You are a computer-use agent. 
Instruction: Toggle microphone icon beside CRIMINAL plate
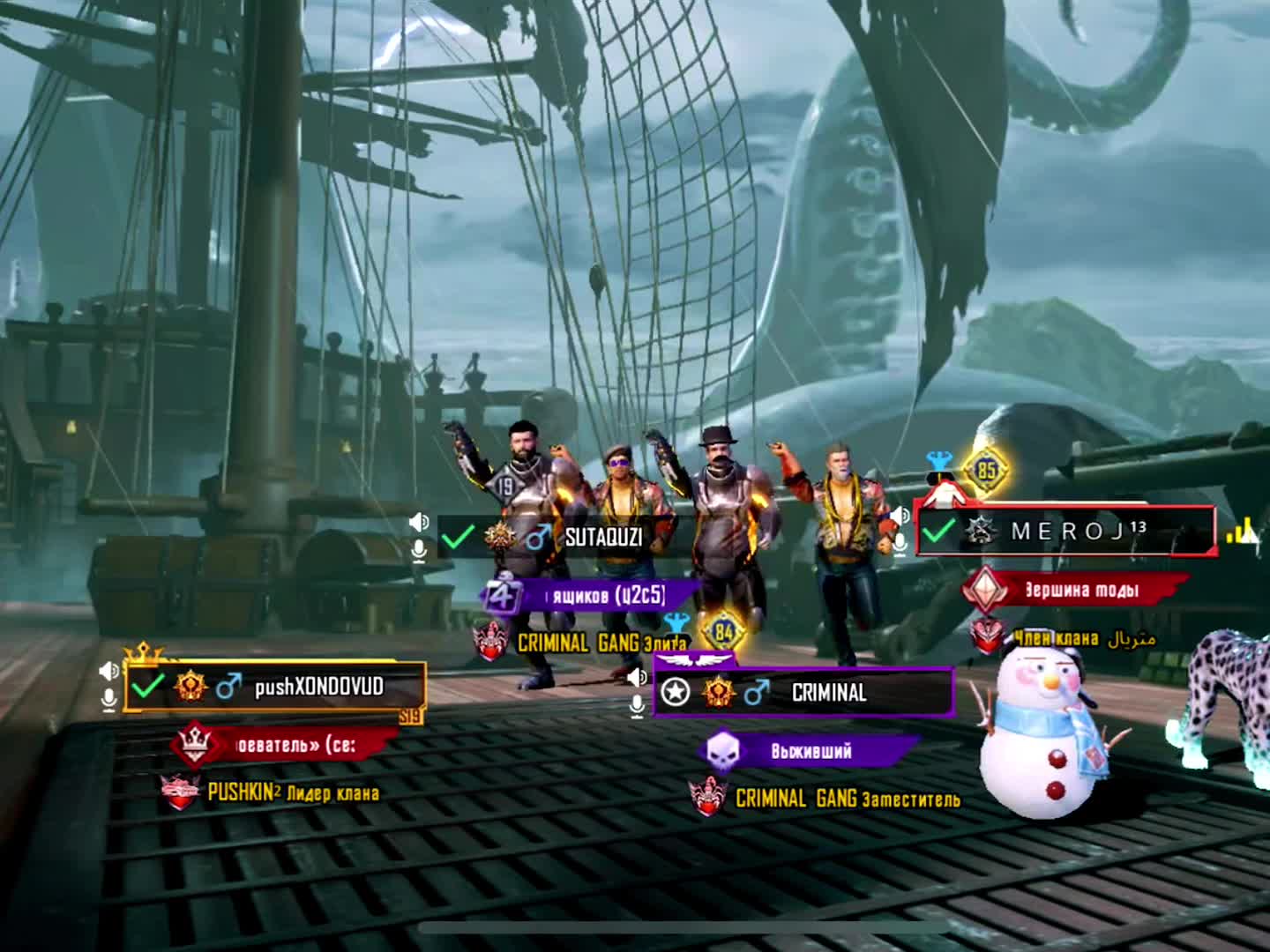click(637, 706)
